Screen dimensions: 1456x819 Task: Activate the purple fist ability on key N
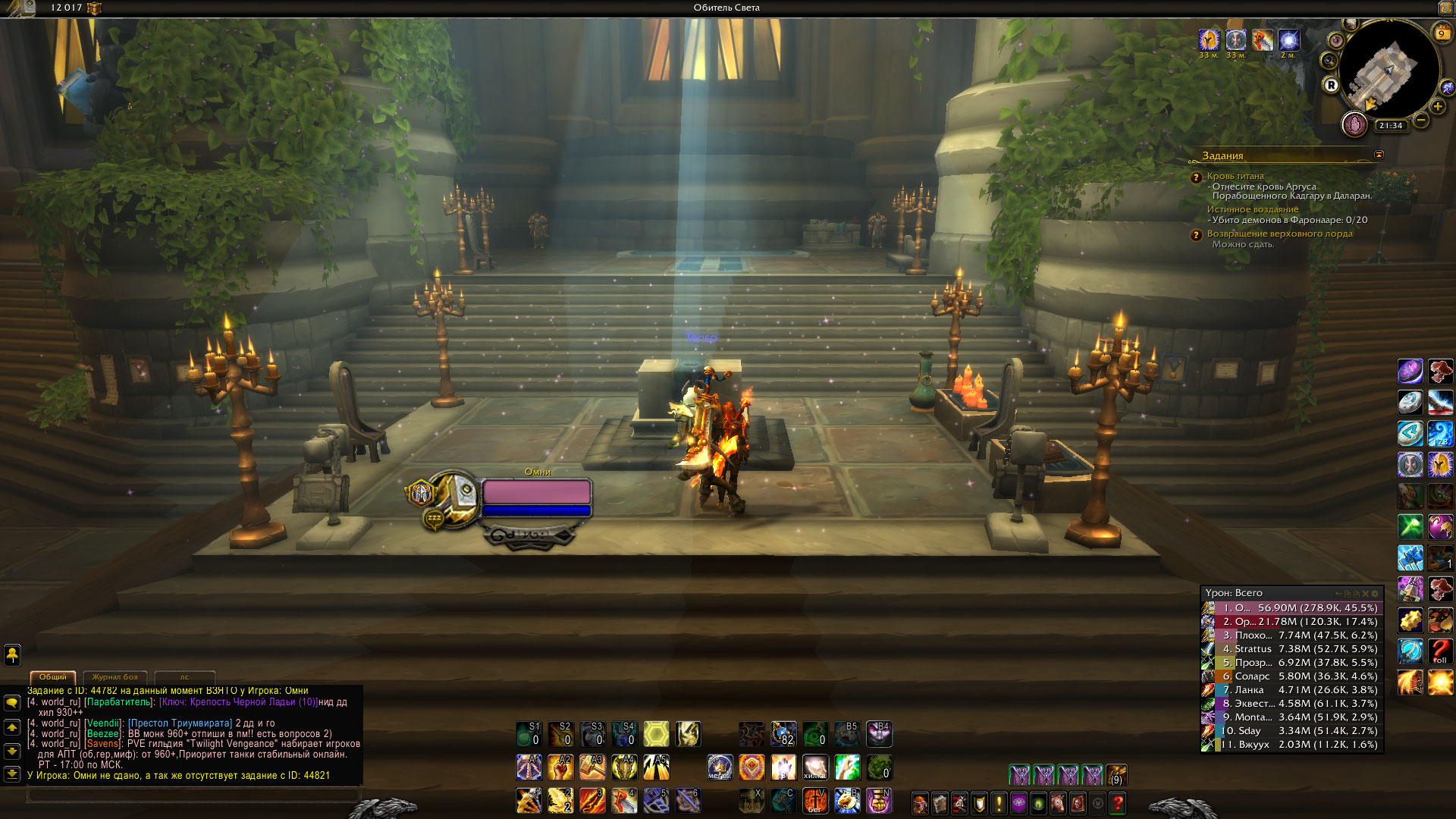pyautogui.click(x=879, y=801)
